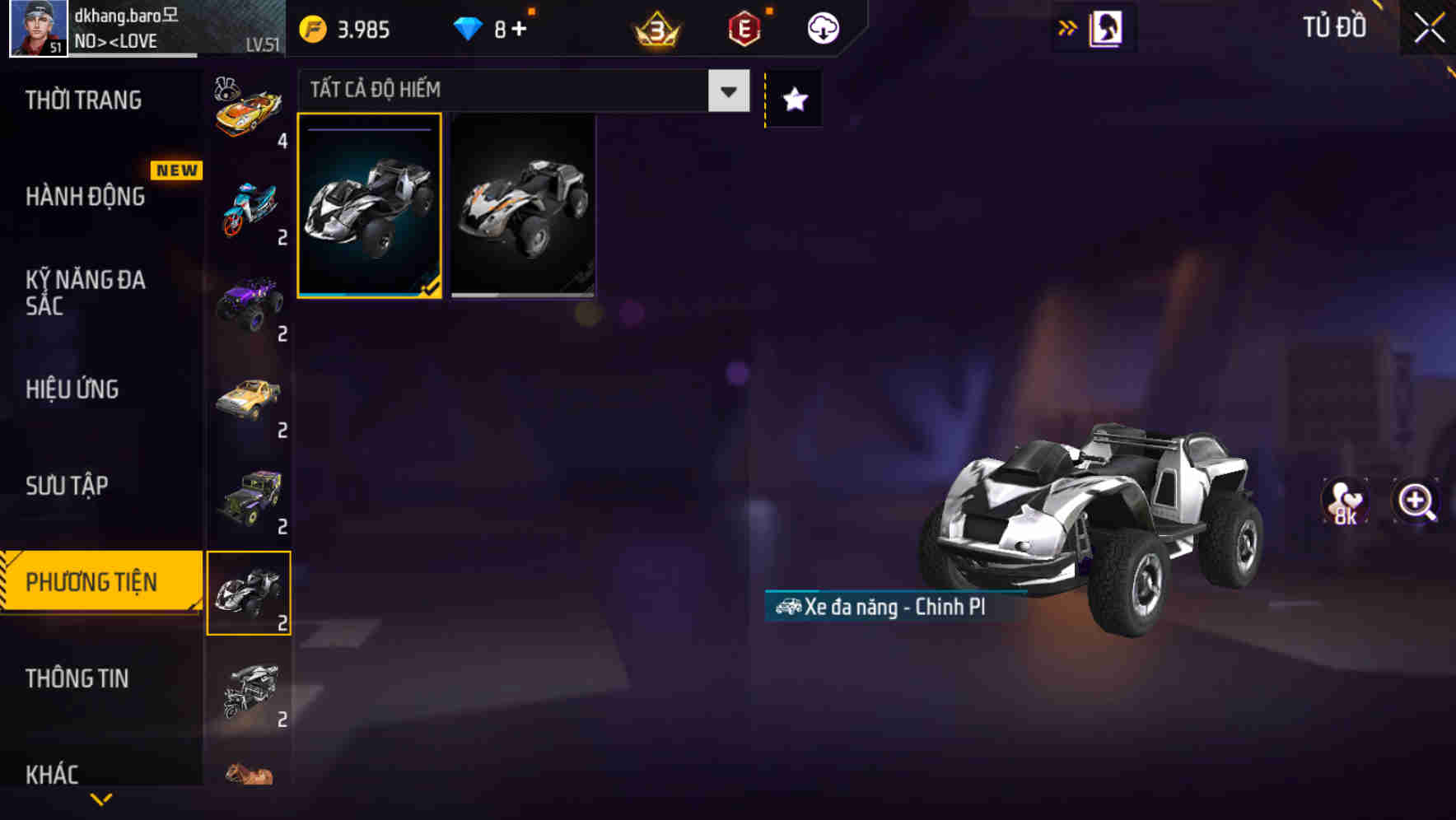Toggle the favorites star filter
The image size is (1456, 820).
(793, 99)
